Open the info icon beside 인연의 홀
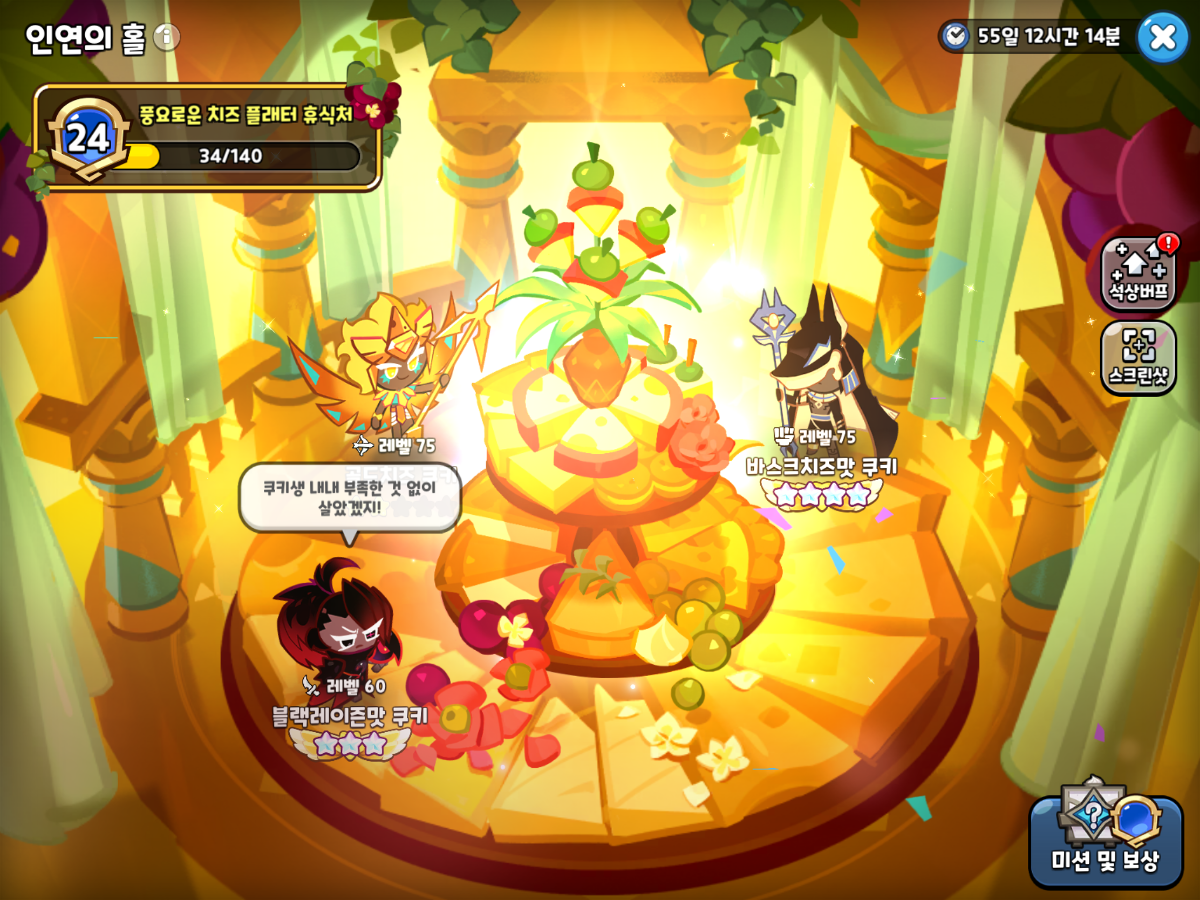Viewport: 1200px width, 900px height. (167, 38)
